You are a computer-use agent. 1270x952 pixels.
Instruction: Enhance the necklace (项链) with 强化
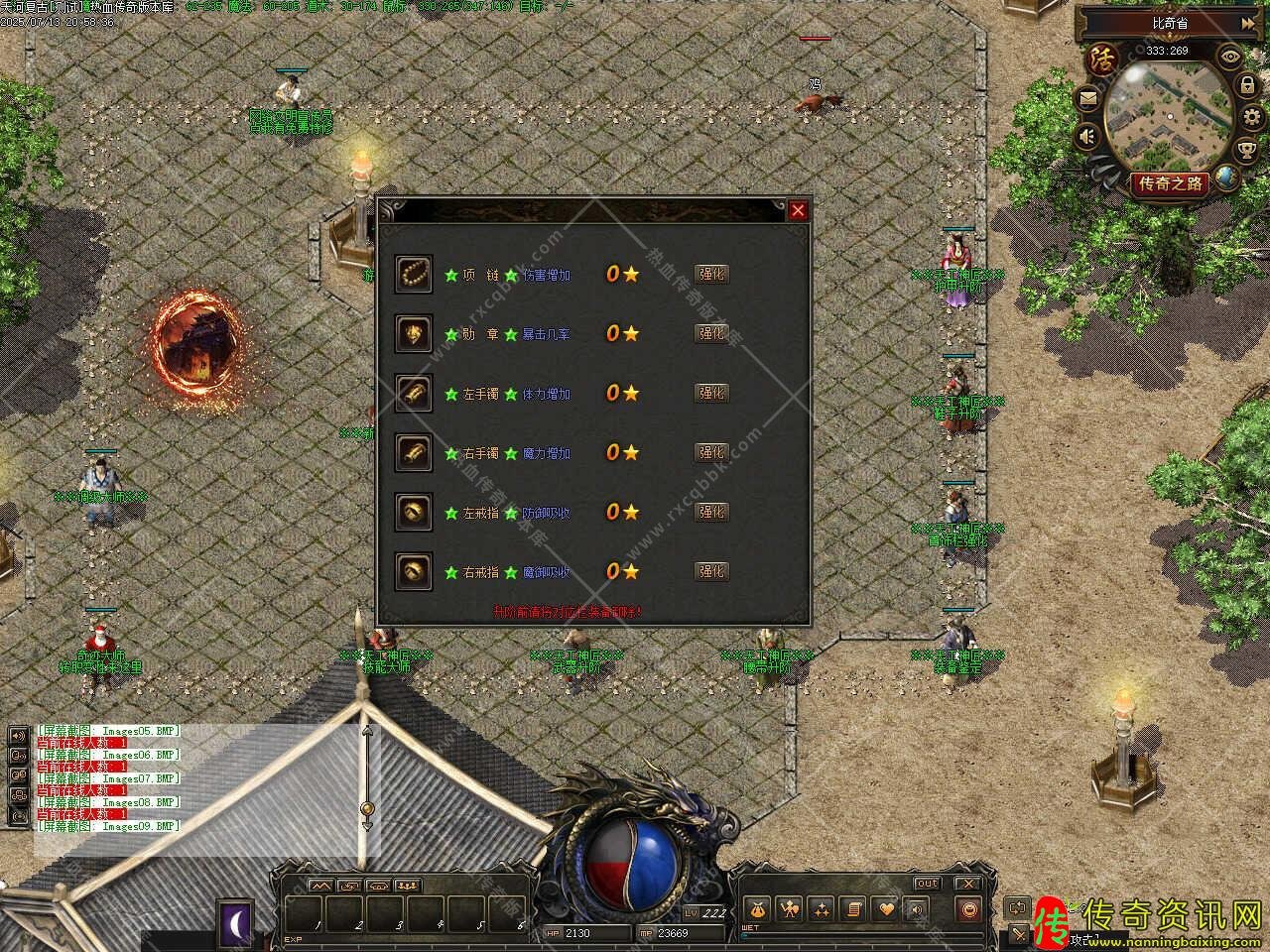click(x=711, y=275)
